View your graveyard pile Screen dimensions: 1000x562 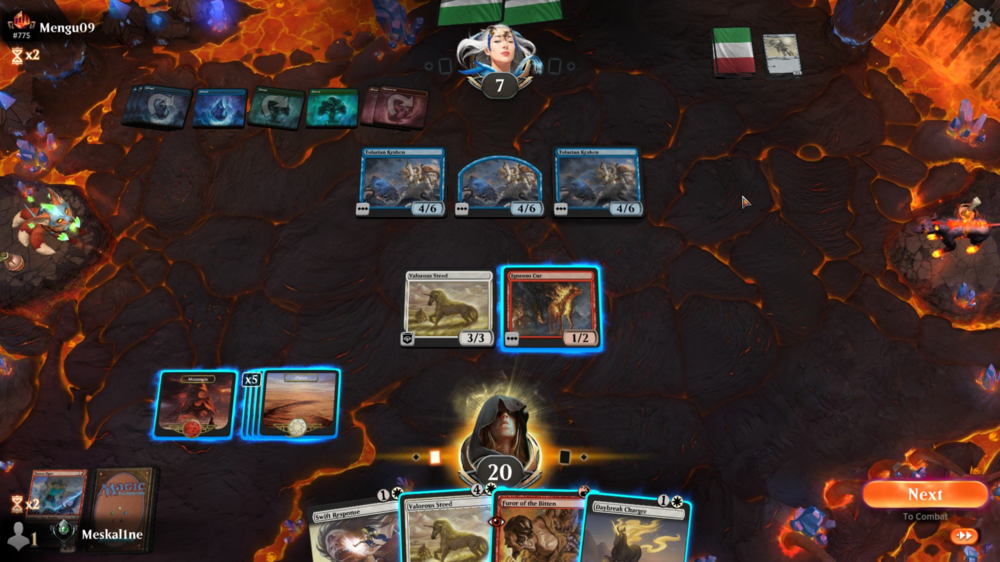[56, 493]
